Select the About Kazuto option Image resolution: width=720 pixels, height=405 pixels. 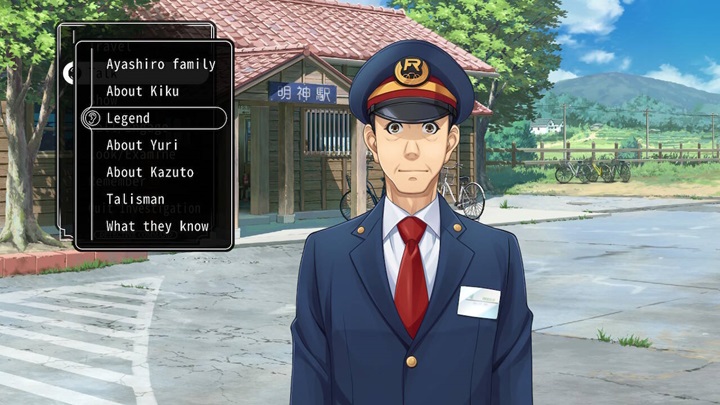tap(150, 172)
